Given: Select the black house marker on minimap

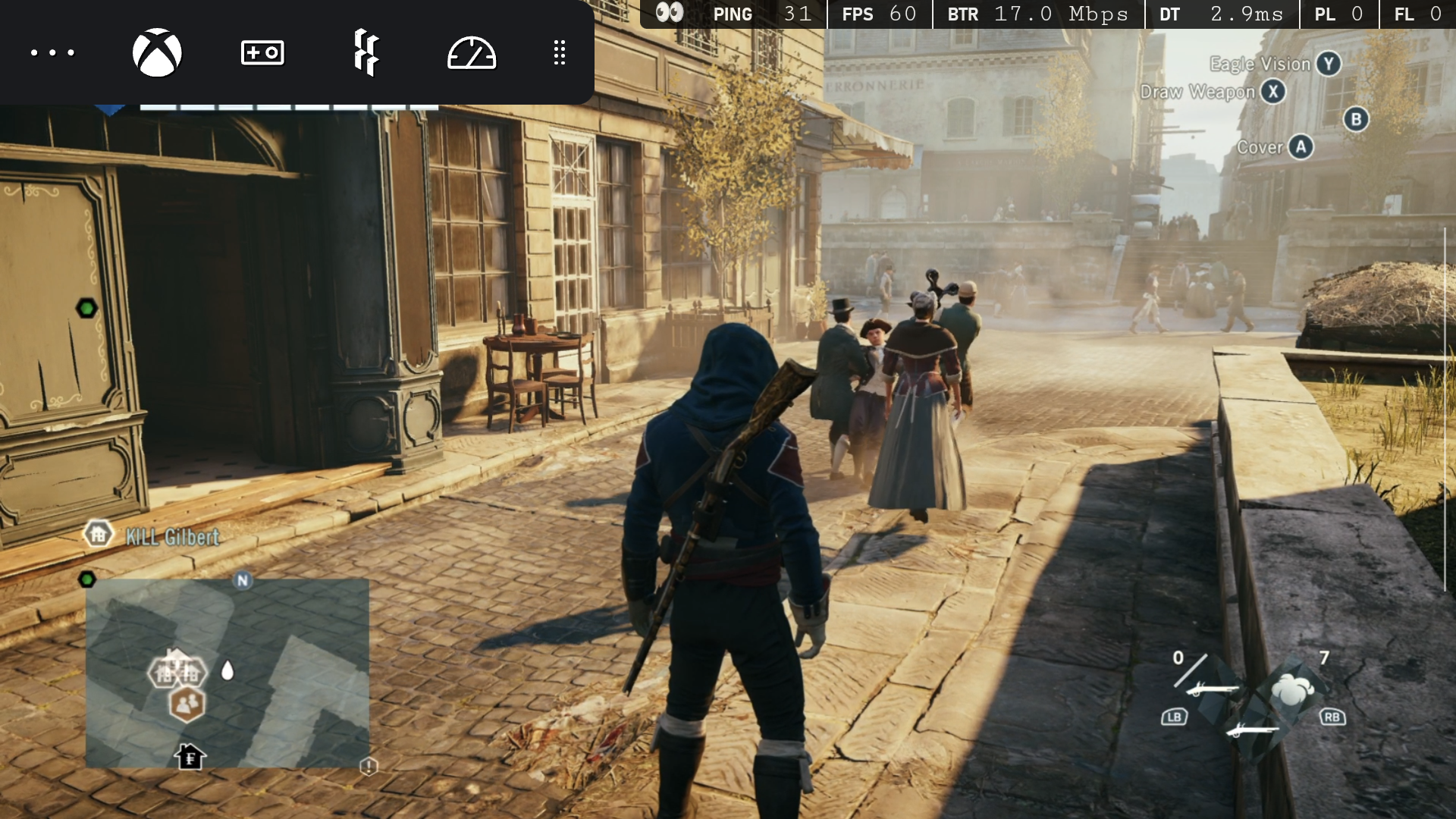Looking at the screenshot, I should coord(190,756).
